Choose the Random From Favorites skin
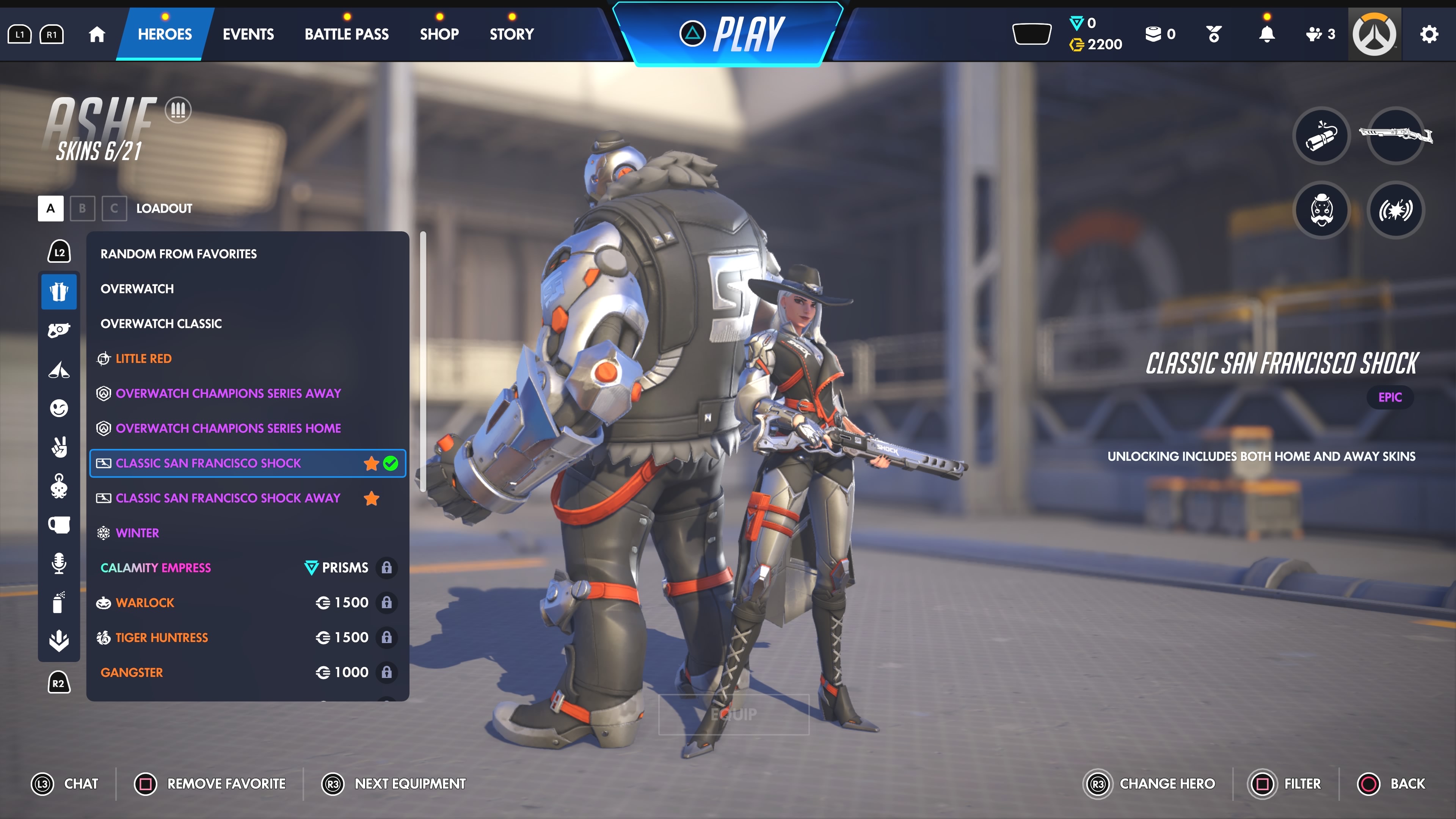1456x819 pixels. coord(179,254)
